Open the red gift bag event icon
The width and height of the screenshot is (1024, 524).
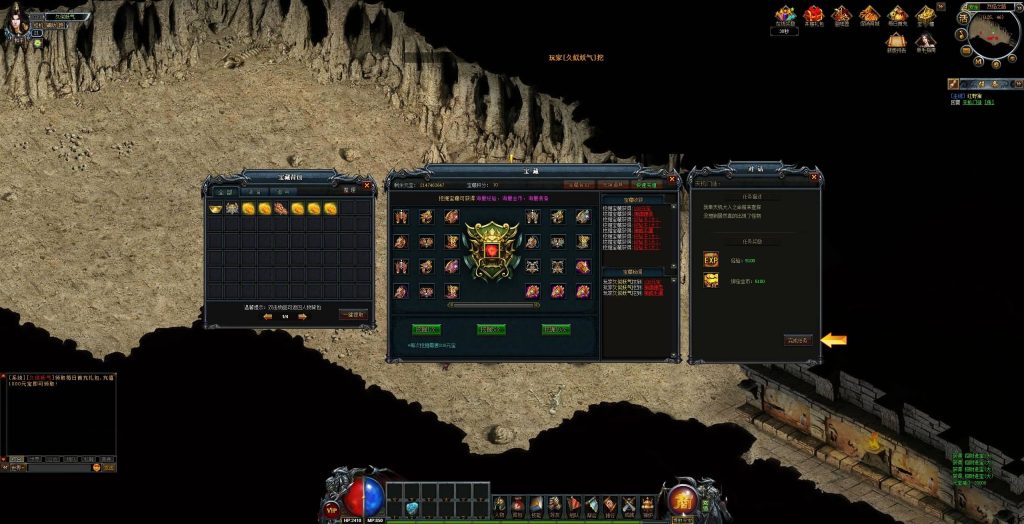pyautogui.click(x=814, y=15)
